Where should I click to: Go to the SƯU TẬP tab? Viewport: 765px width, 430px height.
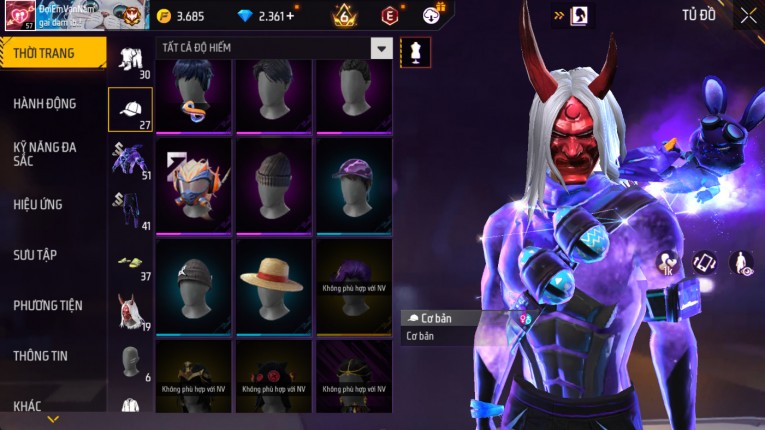pyautogui.click(x=36, y=255)
